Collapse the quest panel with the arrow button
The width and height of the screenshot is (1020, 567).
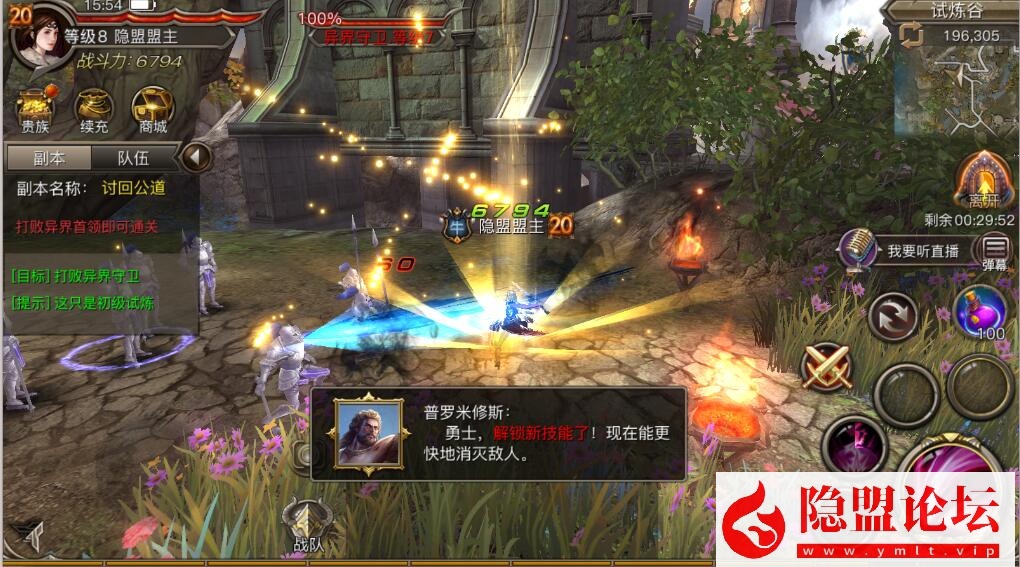(196, 157)
